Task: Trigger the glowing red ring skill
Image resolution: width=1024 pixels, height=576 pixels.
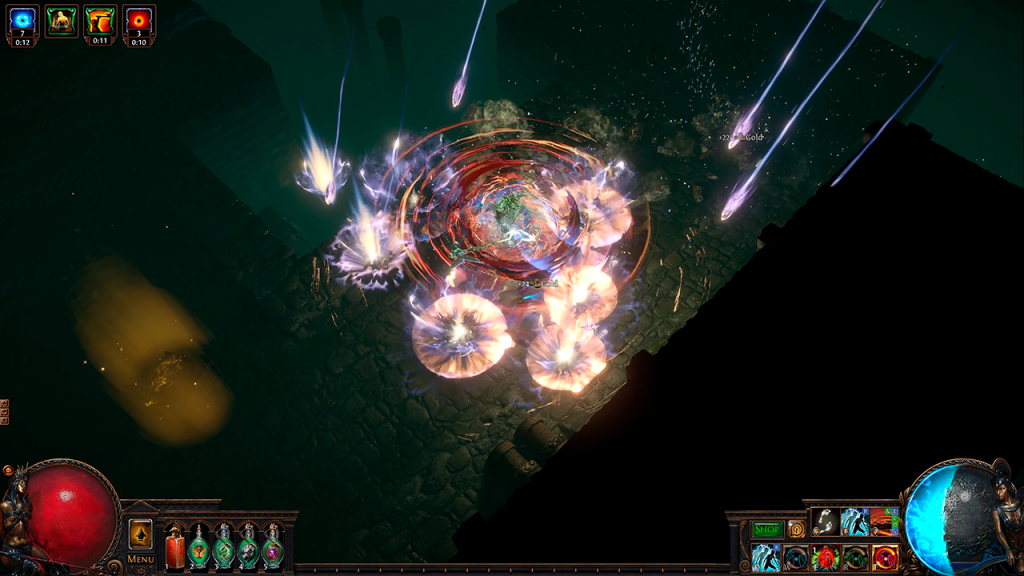Action: (884, 557)
